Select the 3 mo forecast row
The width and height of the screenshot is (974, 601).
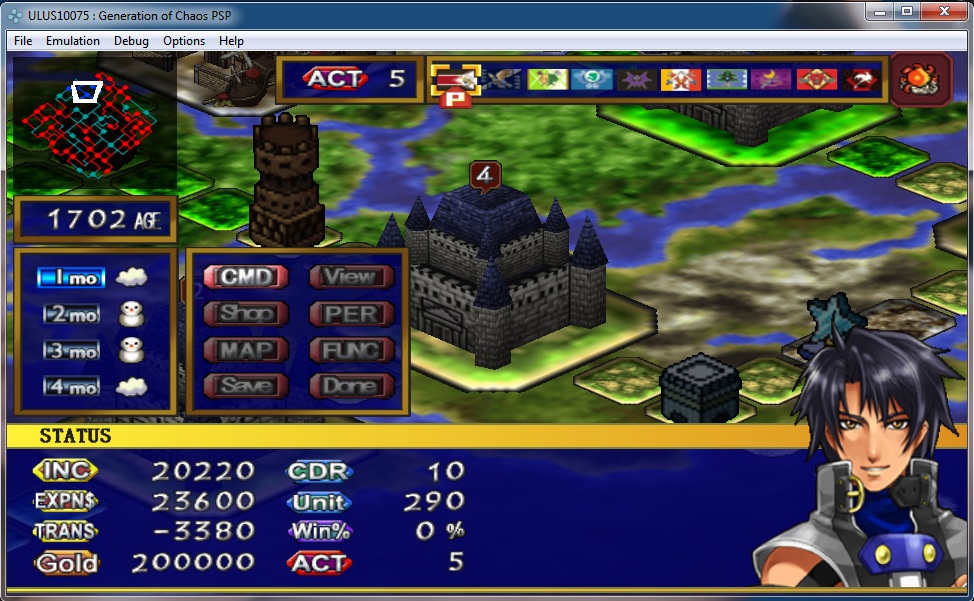coord(72,351)
